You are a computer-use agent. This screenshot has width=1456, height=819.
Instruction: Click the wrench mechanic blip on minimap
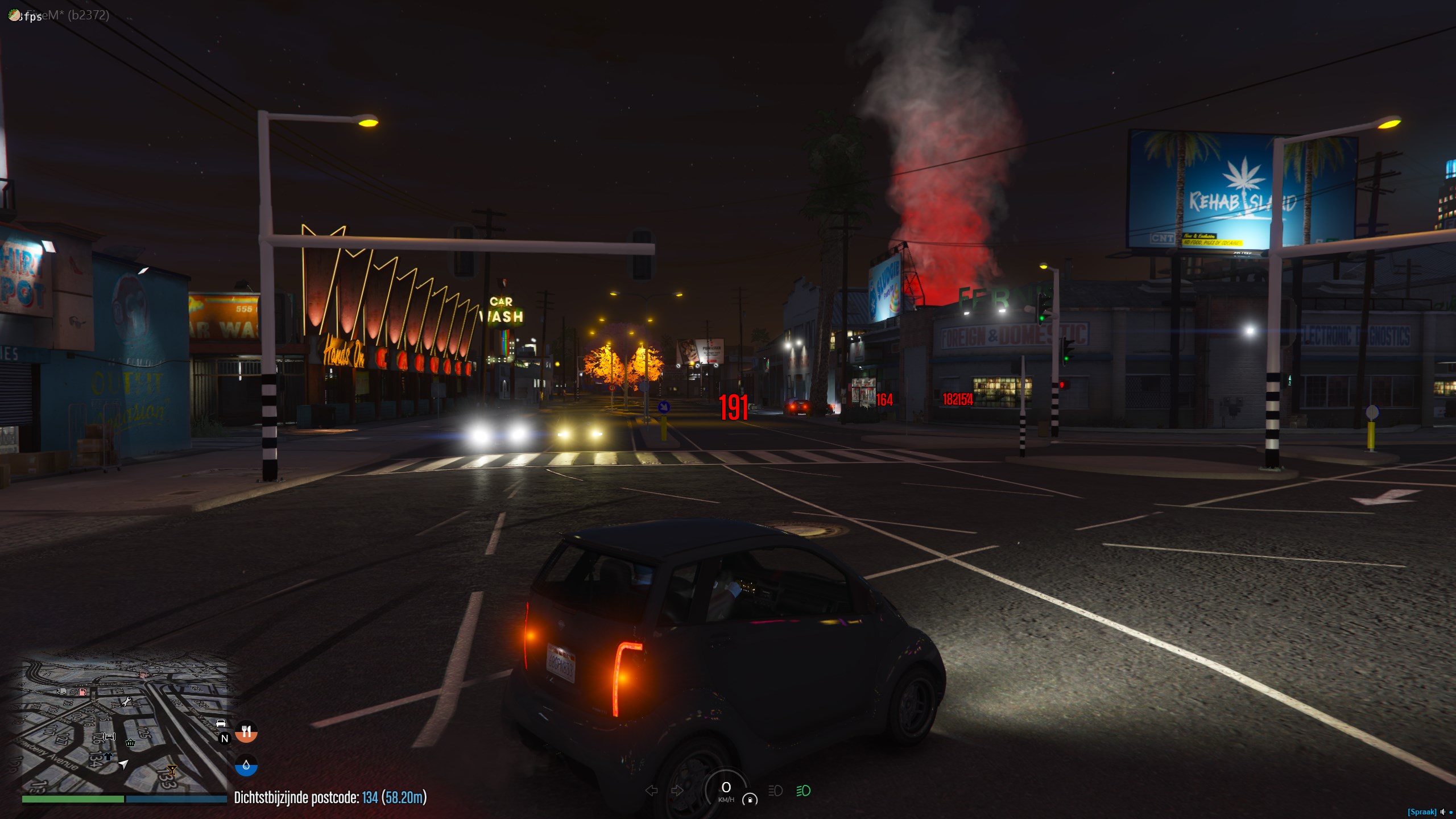click(x=126, y=701)
